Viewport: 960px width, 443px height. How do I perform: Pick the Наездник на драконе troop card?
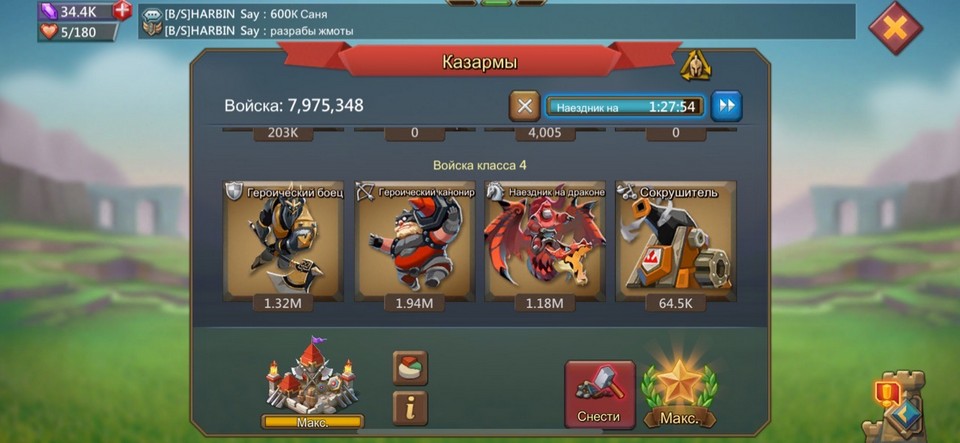click(544, 241)
